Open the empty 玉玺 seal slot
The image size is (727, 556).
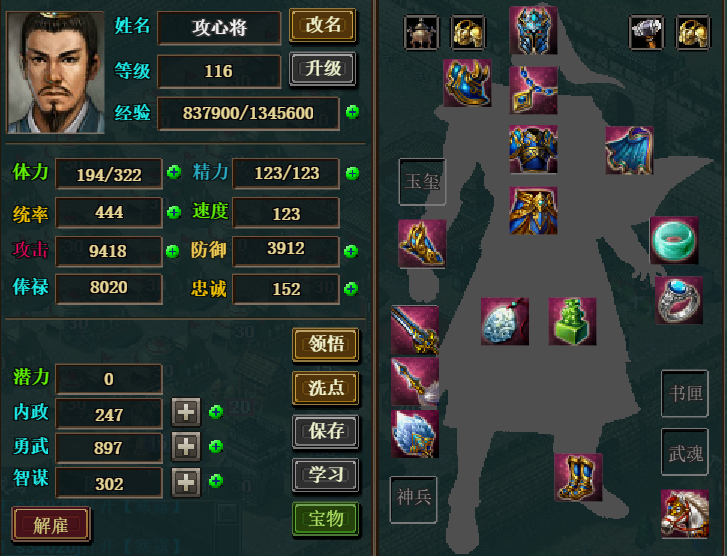pyautogui.click(x=422, y=182)
